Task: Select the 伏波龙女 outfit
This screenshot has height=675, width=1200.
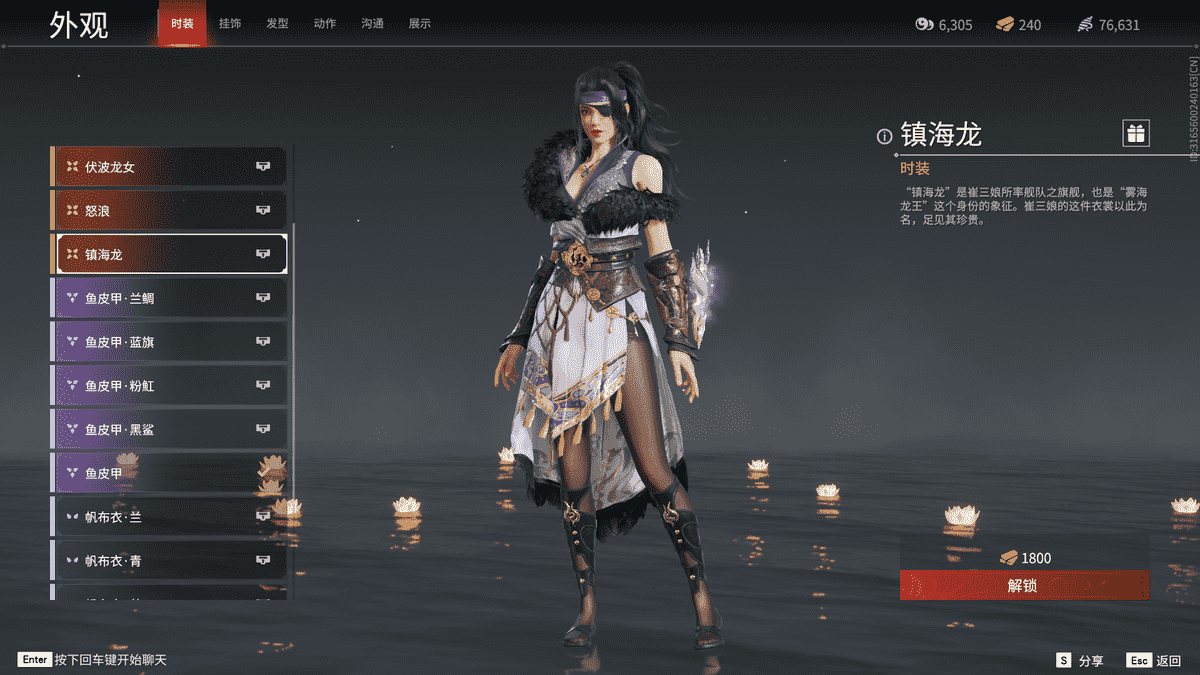Action: 170,167
